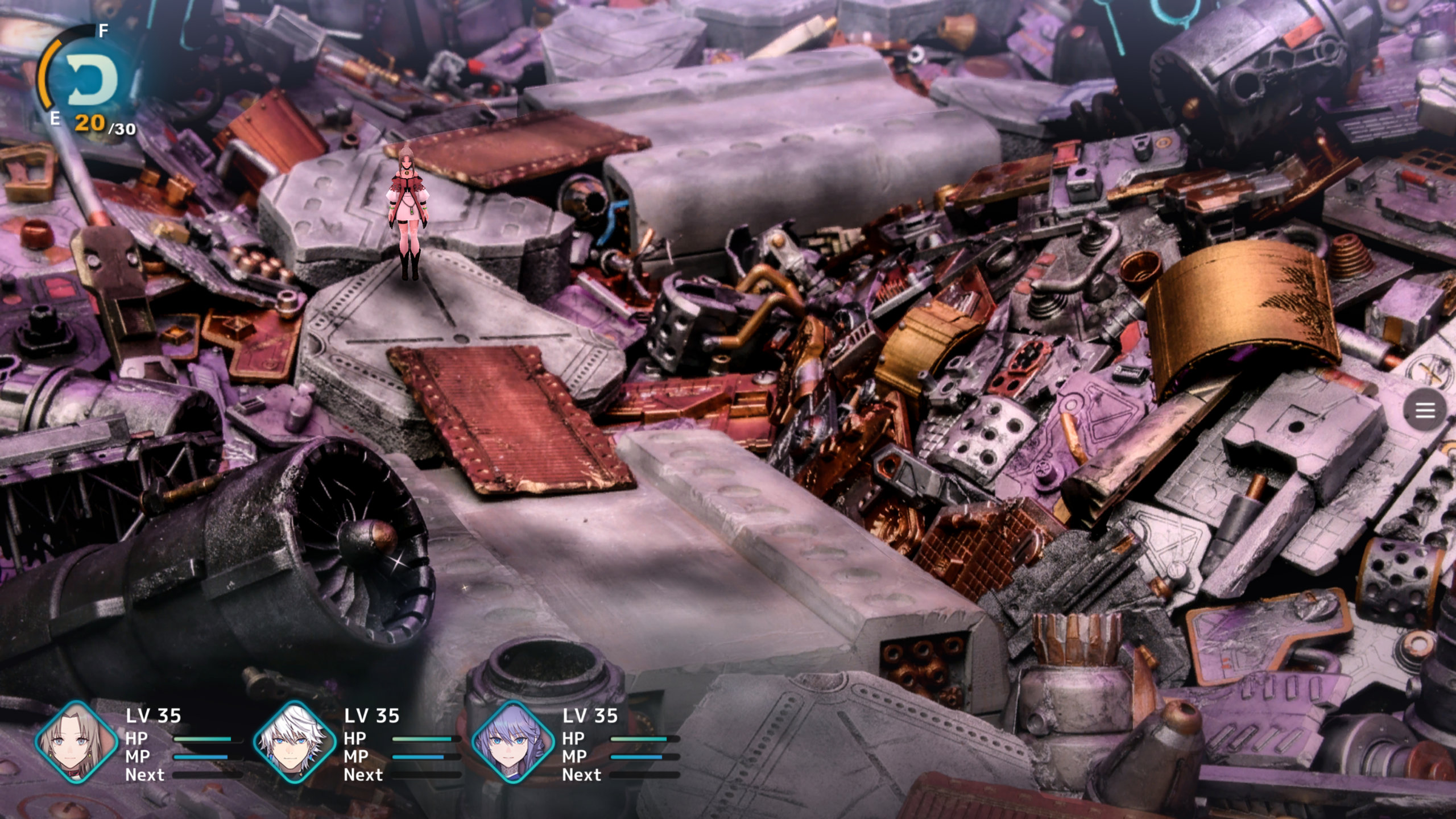Select the white-haired character party portrait
Screen dimensions: 1456x819
point(294,742)
